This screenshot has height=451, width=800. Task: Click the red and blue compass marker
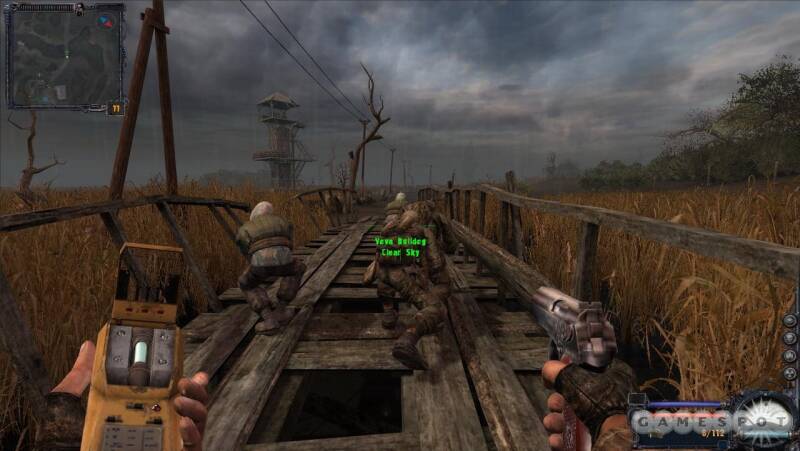pos(106,21)
